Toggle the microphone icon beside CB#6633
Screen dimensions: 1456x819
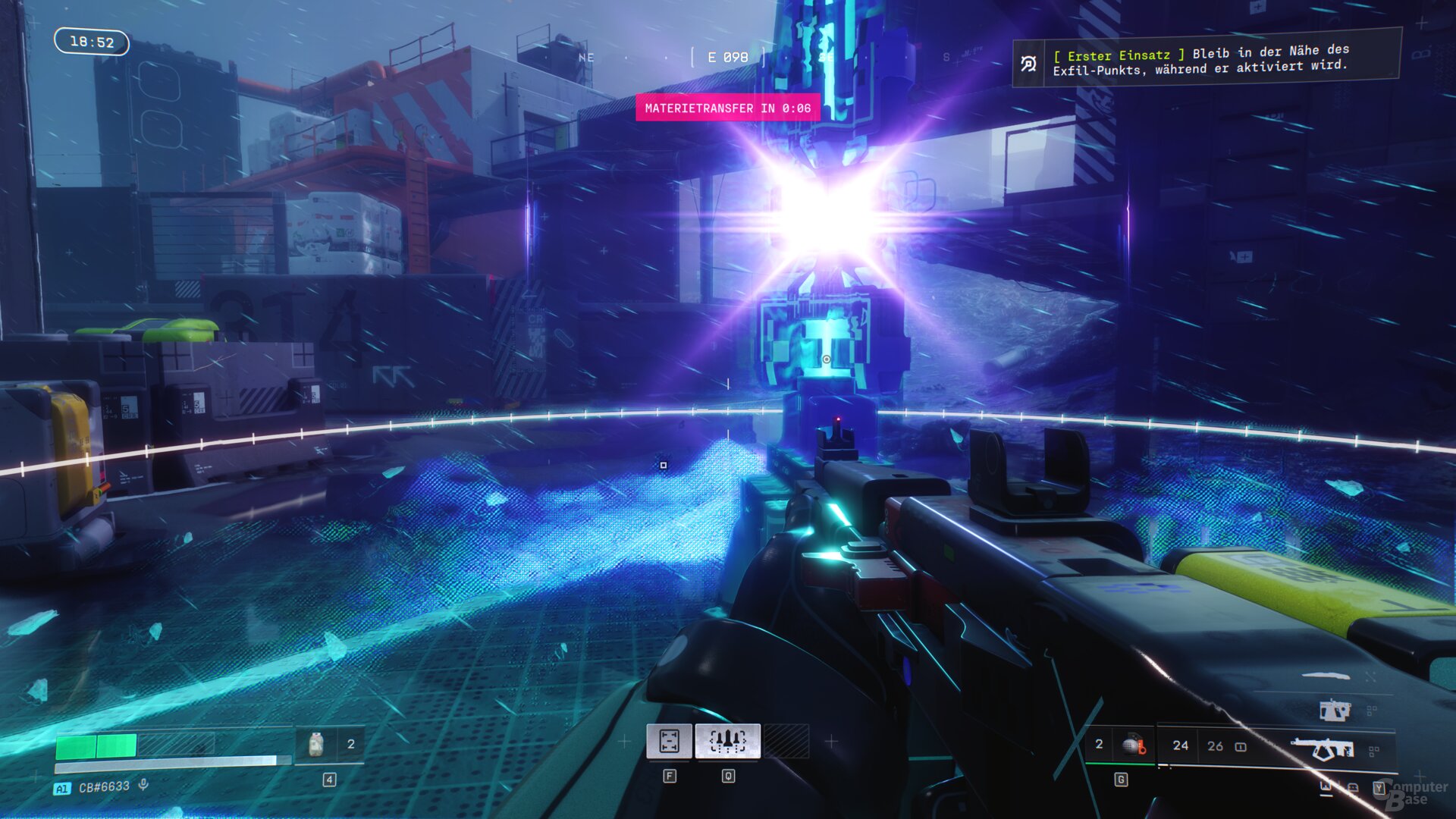(143, 786)
